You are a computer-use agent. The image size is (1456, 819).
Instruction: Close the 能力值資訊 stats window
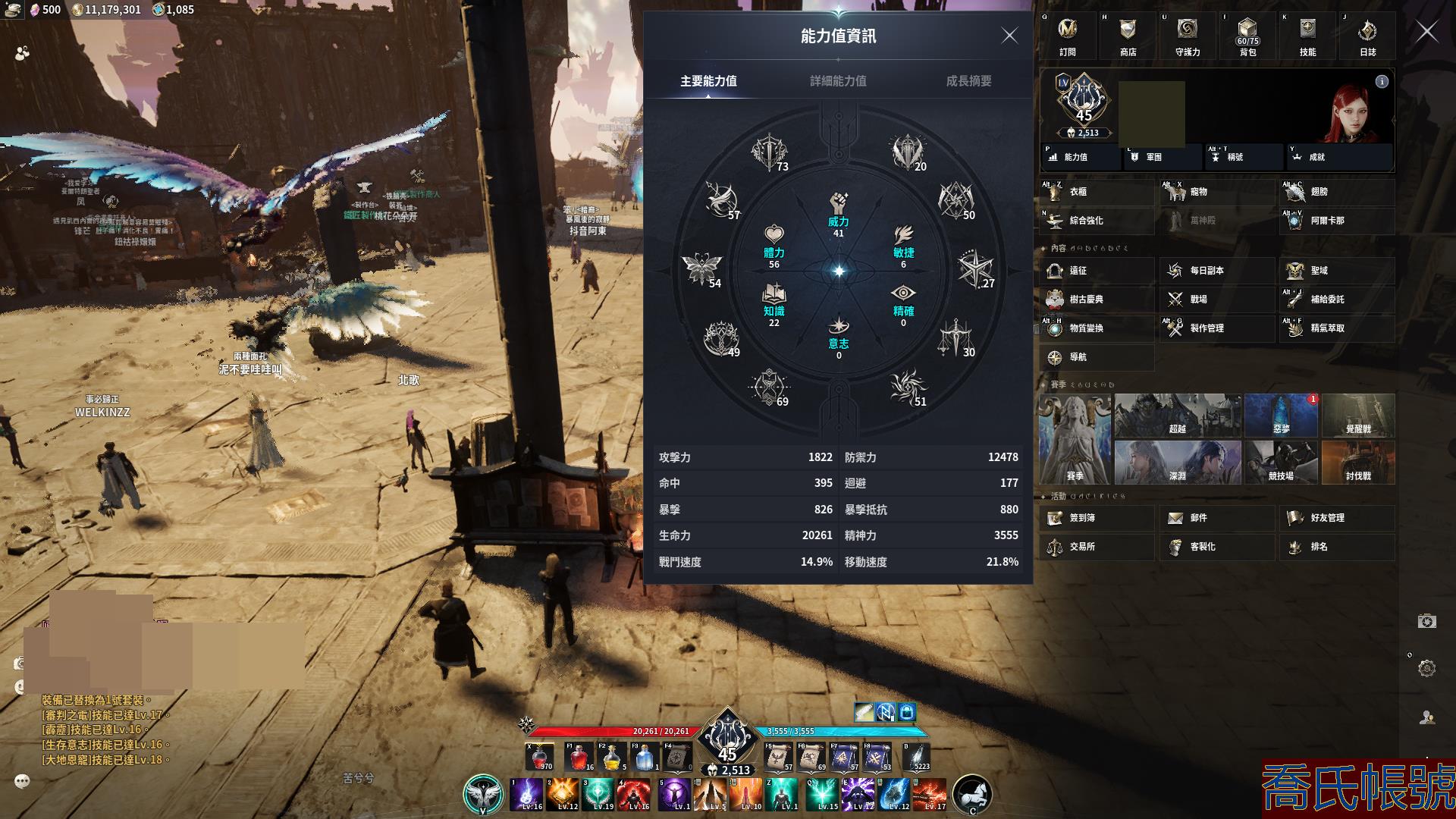1009,36
